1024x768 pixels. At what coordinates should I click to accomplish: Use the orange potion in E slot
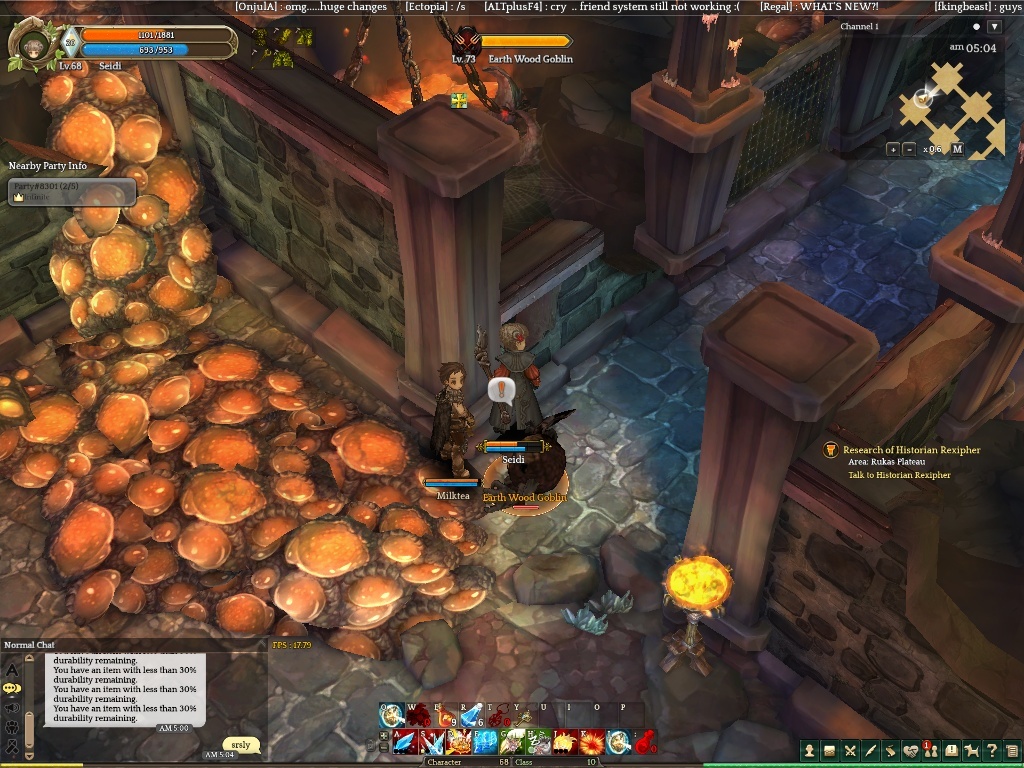[444, 716]
